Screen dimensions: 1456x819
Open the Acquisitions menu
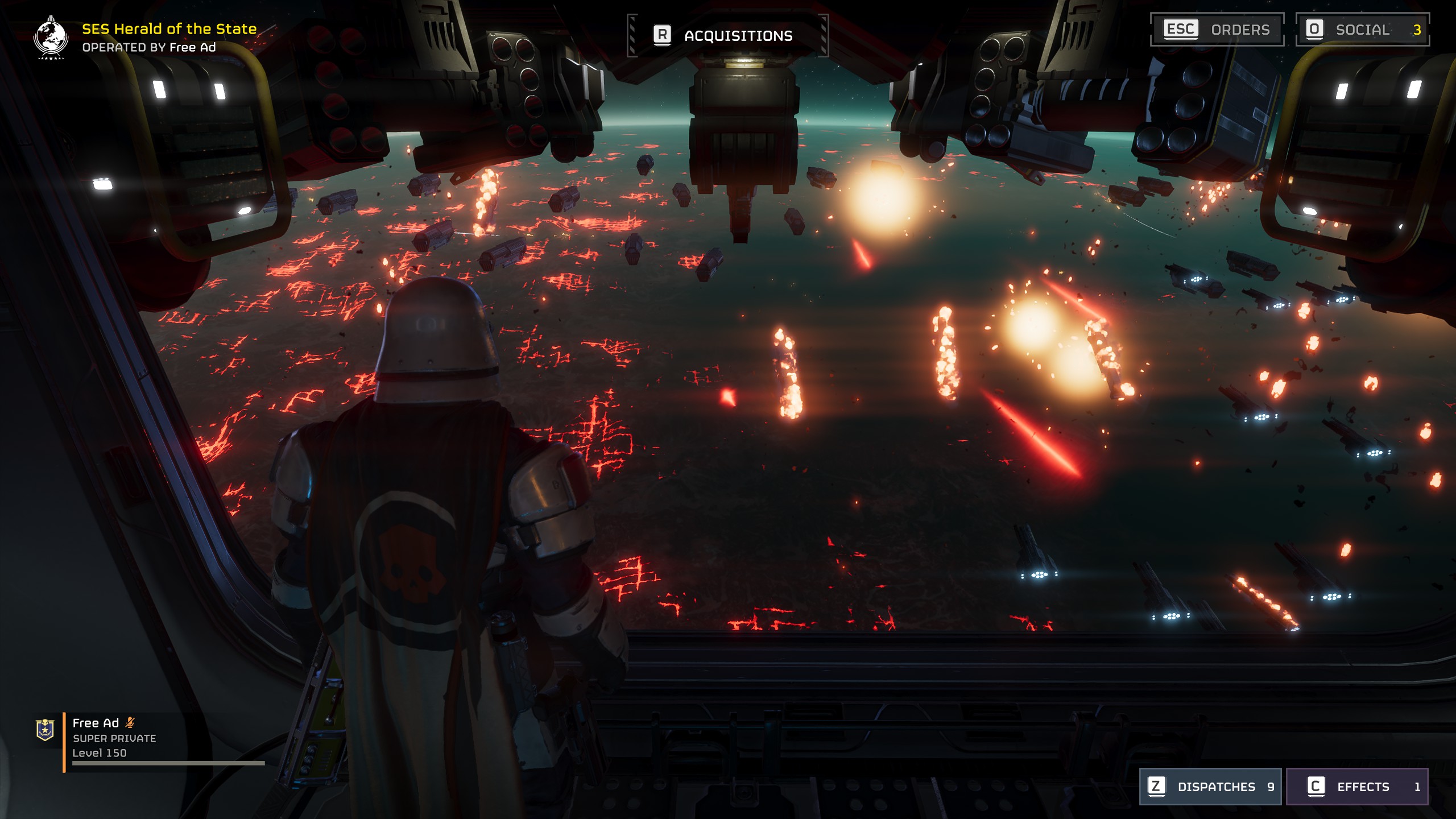[727, 35]
